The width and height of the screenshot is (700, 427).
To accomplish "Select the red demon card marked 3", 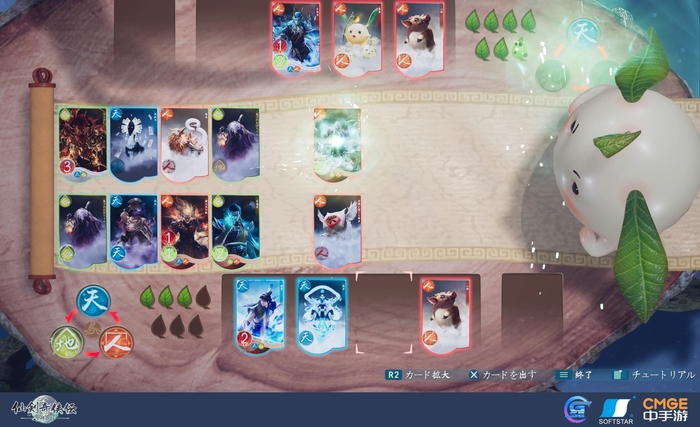I will pos(83,147).
